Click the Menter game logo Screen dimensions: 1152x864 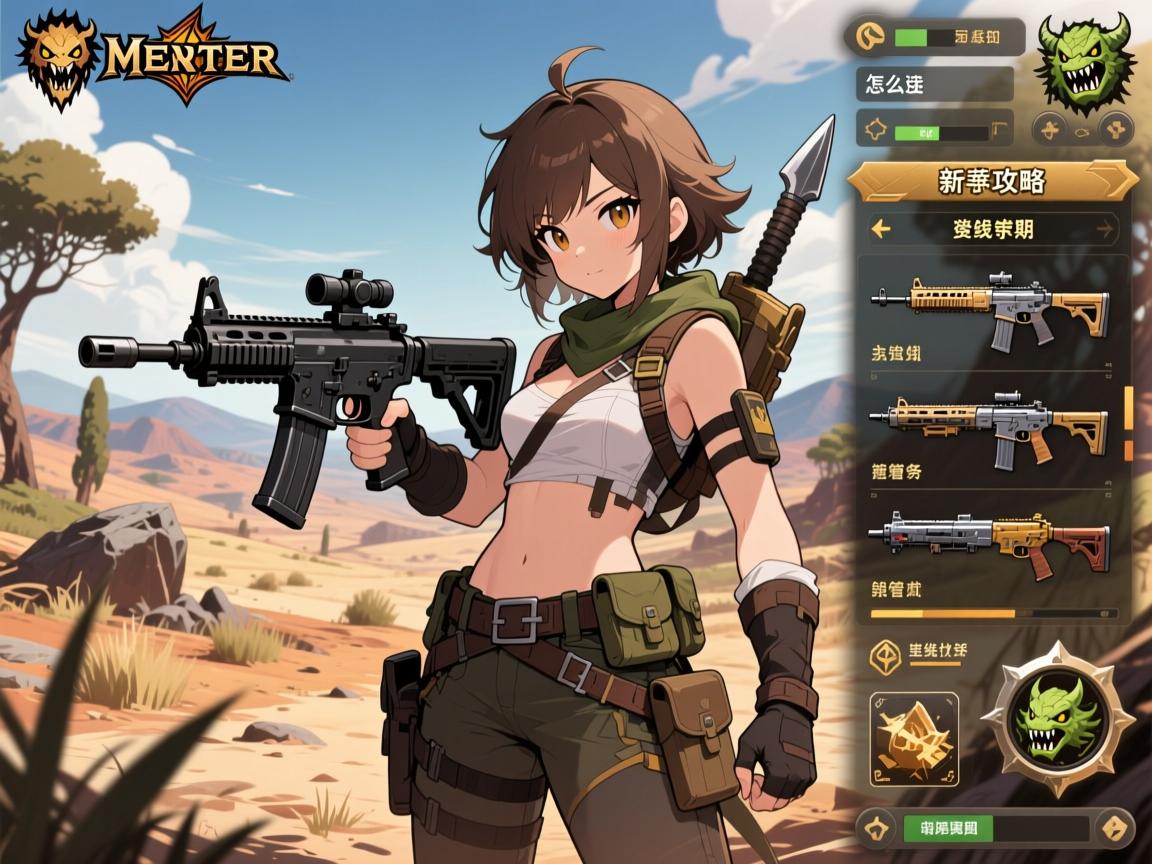click(x=152, y=55)
